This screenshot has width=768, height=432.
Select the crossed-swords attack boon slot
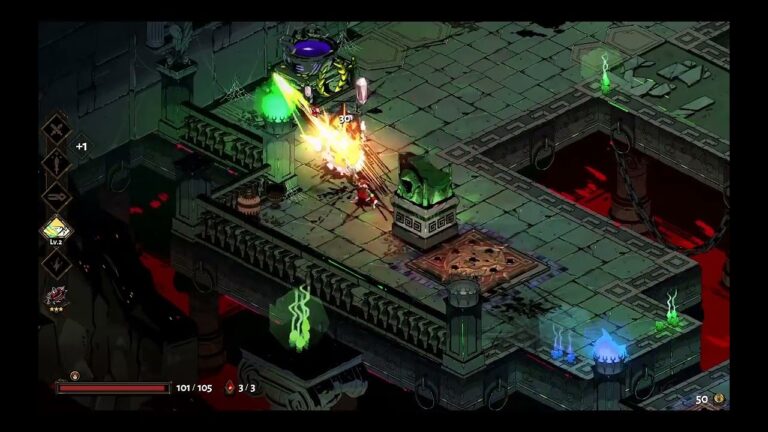click(55, 127)
